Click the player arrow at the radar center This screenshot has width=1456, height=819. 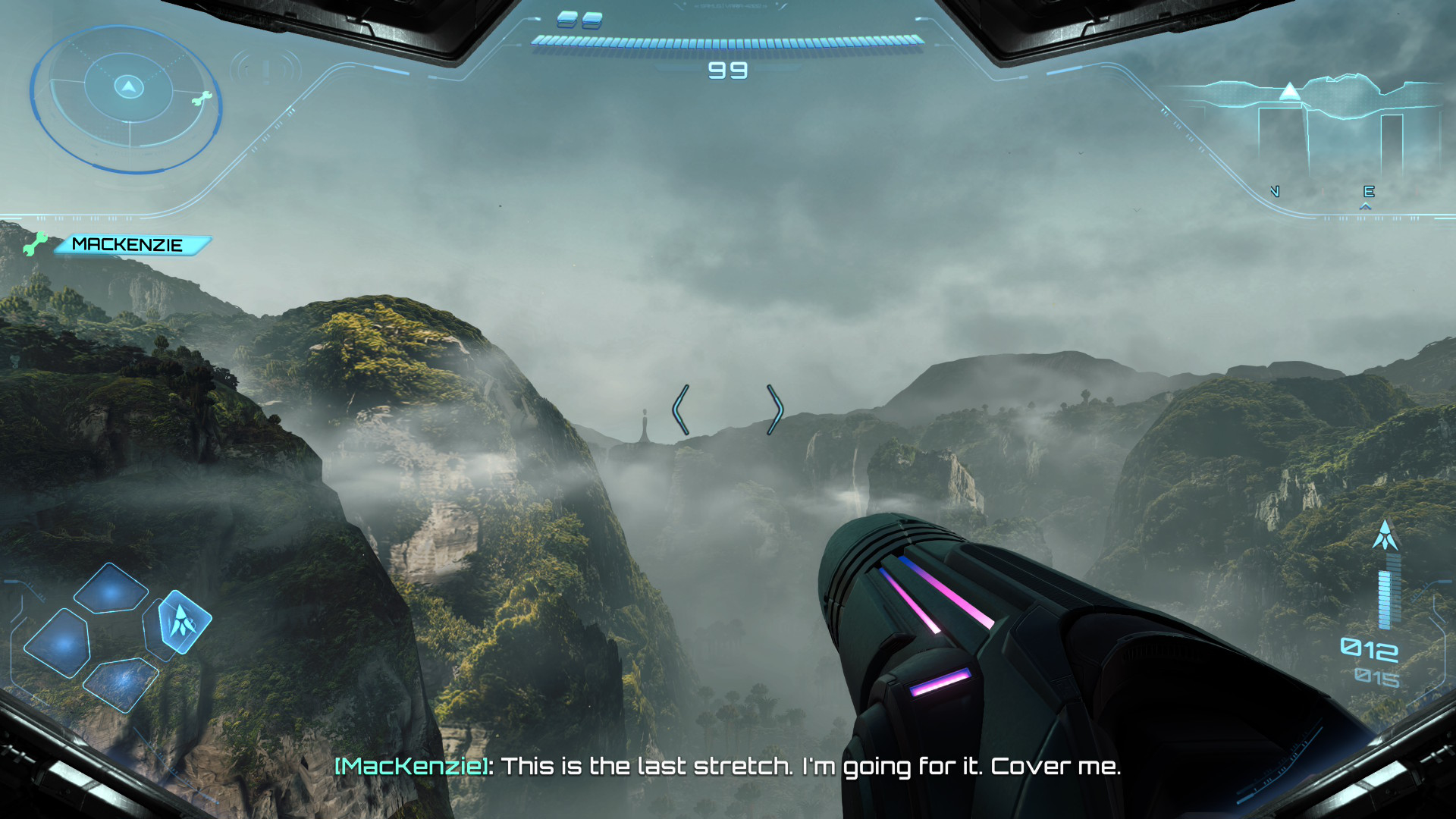(129, 87)
